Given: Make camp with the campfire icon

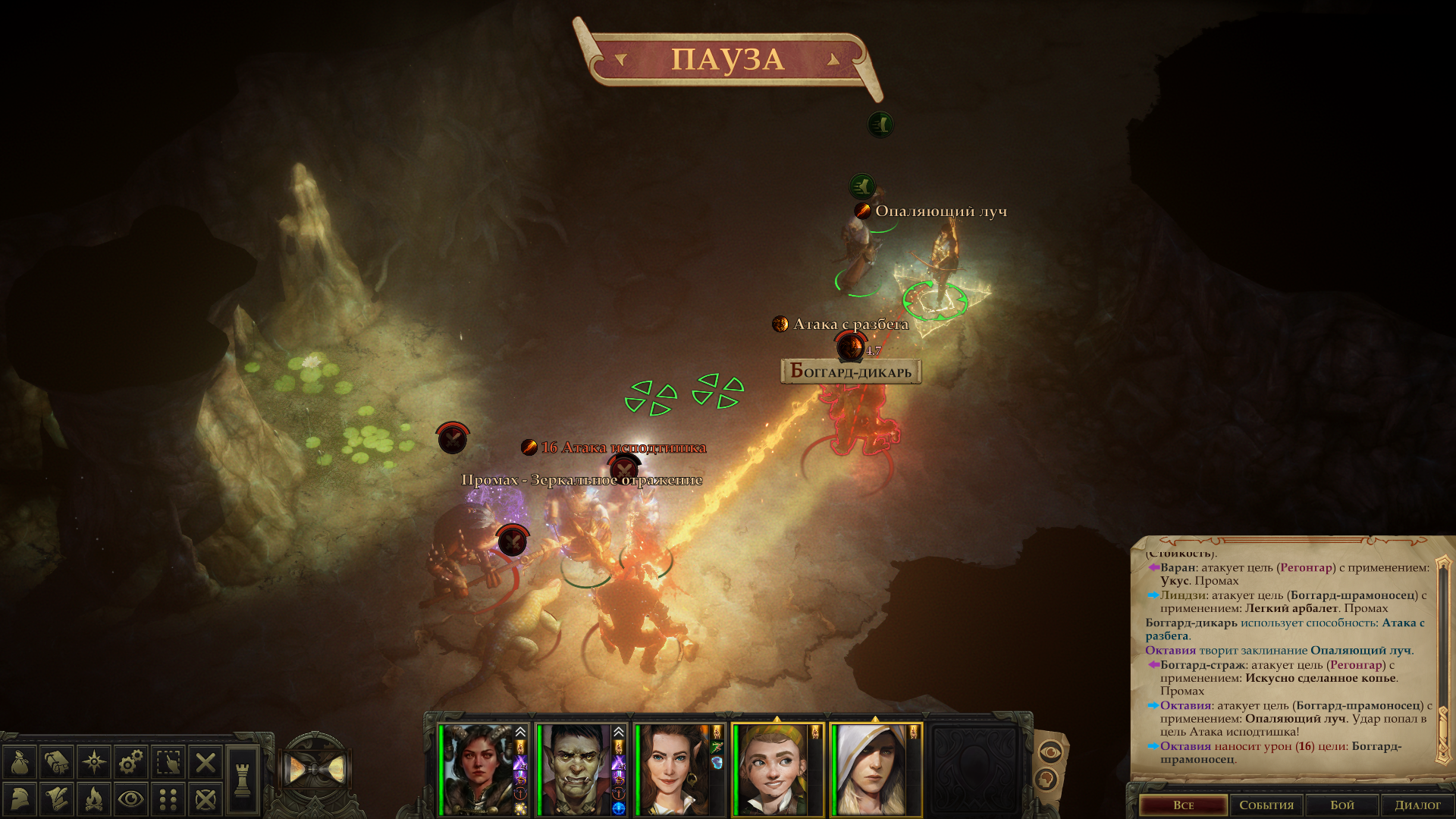Looking at the screenshot, I should pyautogui.click(x=94, y=799).
